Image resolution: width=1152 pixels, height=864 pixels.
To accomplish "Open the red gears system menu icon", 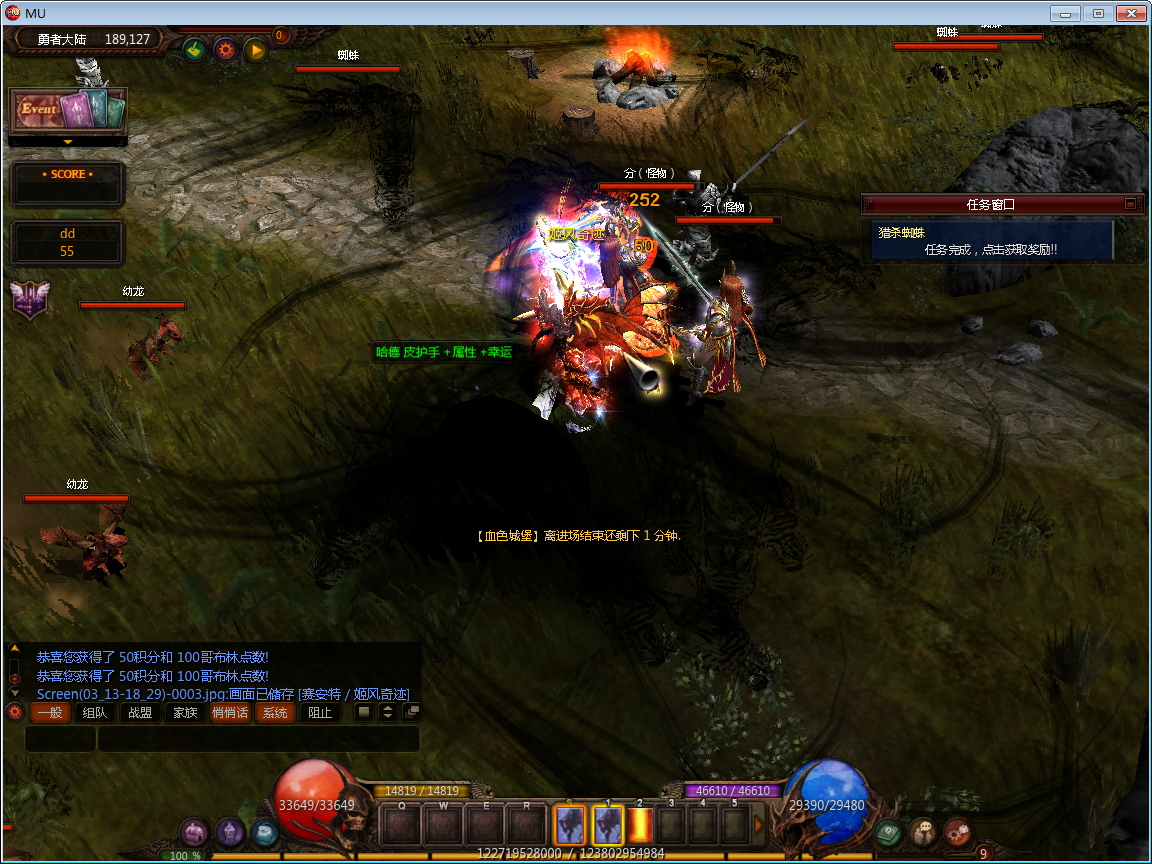I will [x=957, y=831].
